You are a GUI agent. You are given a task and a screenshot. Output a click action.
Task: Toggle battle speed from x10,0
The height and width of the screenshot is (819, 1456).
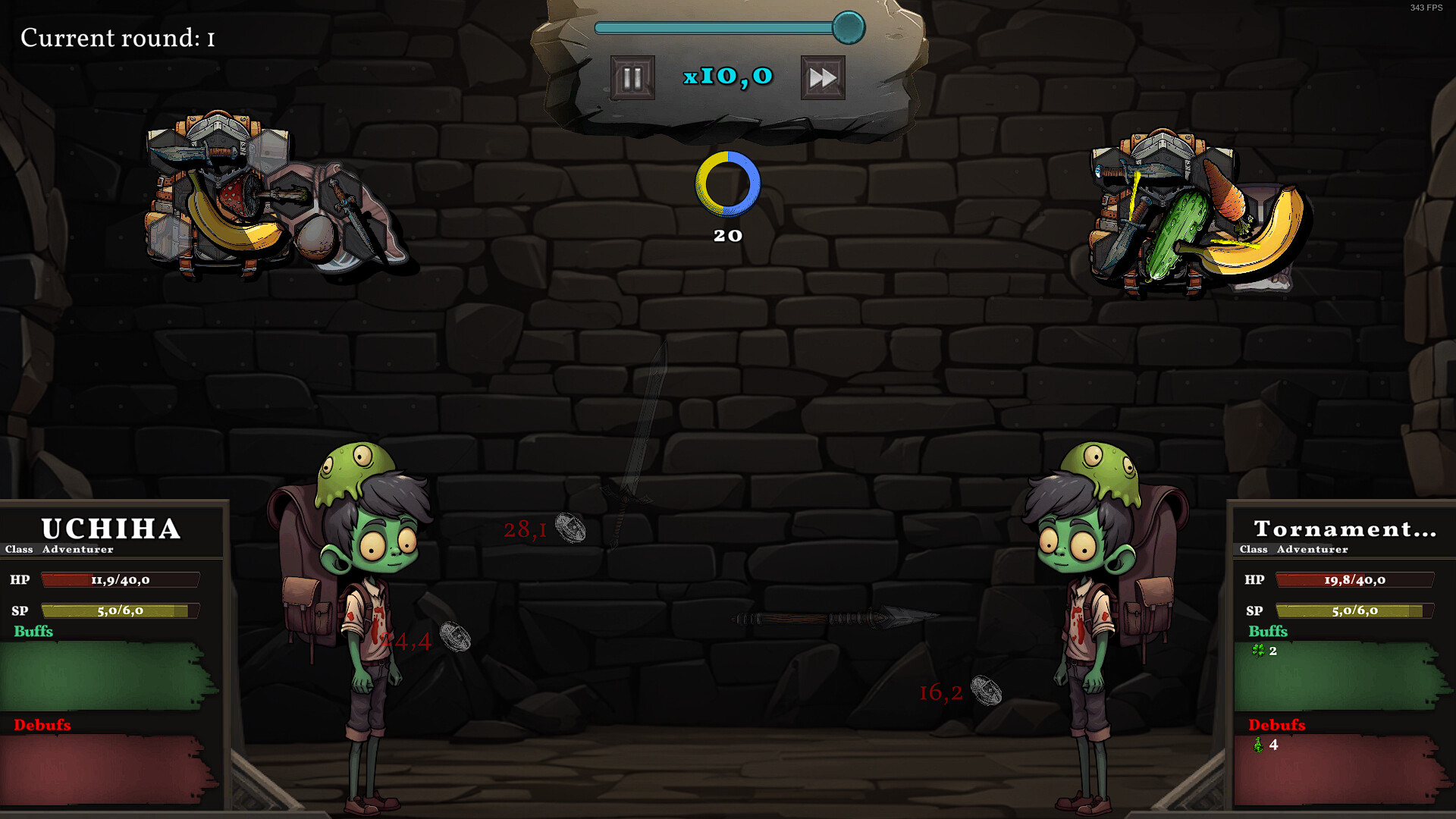(728, 76)
